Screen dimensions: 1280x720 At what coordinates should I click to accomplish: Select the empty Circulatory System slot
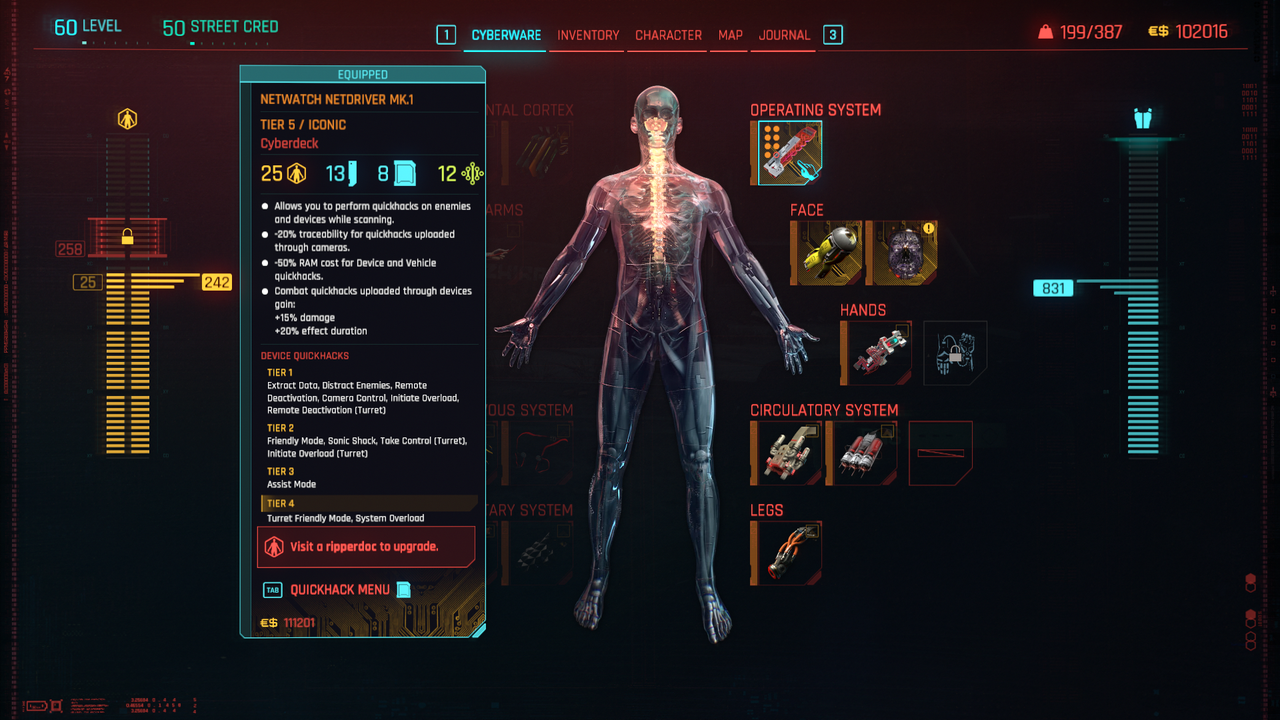point(940,453)
